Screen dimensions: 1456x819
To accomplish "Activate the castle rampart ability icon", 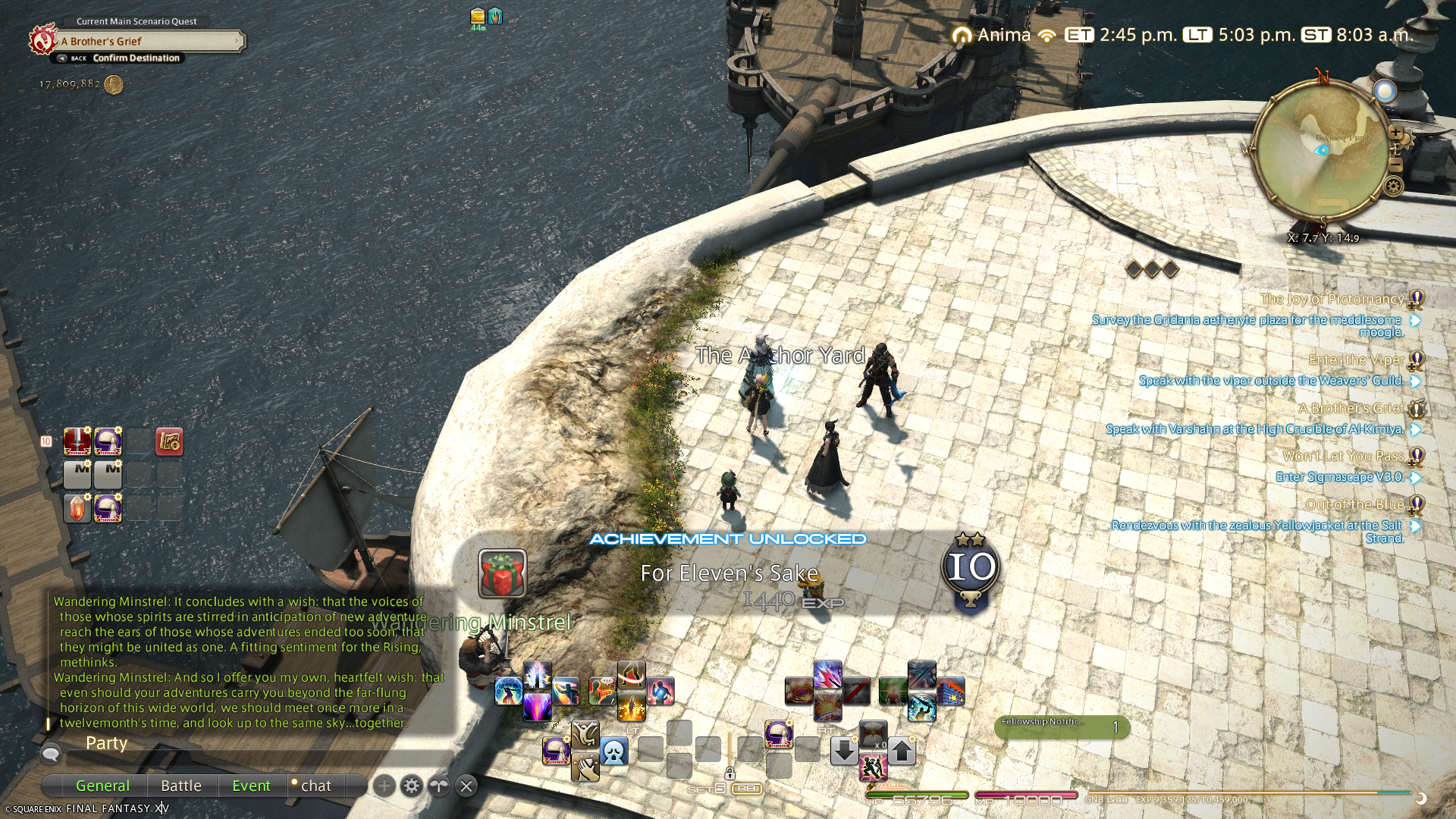I will click(950, 692).
